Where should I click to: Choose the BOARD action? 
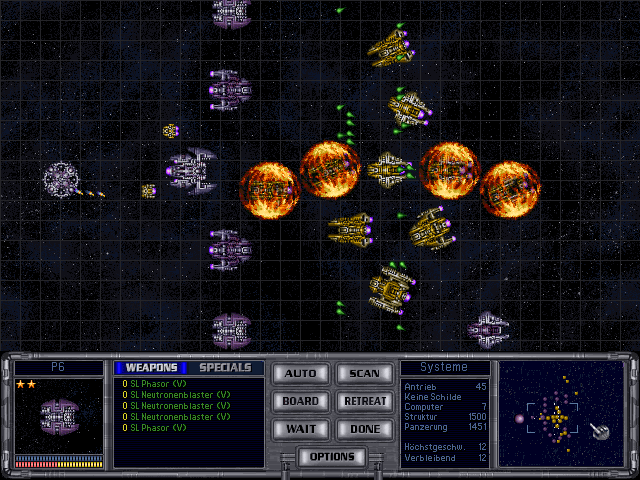300,401
